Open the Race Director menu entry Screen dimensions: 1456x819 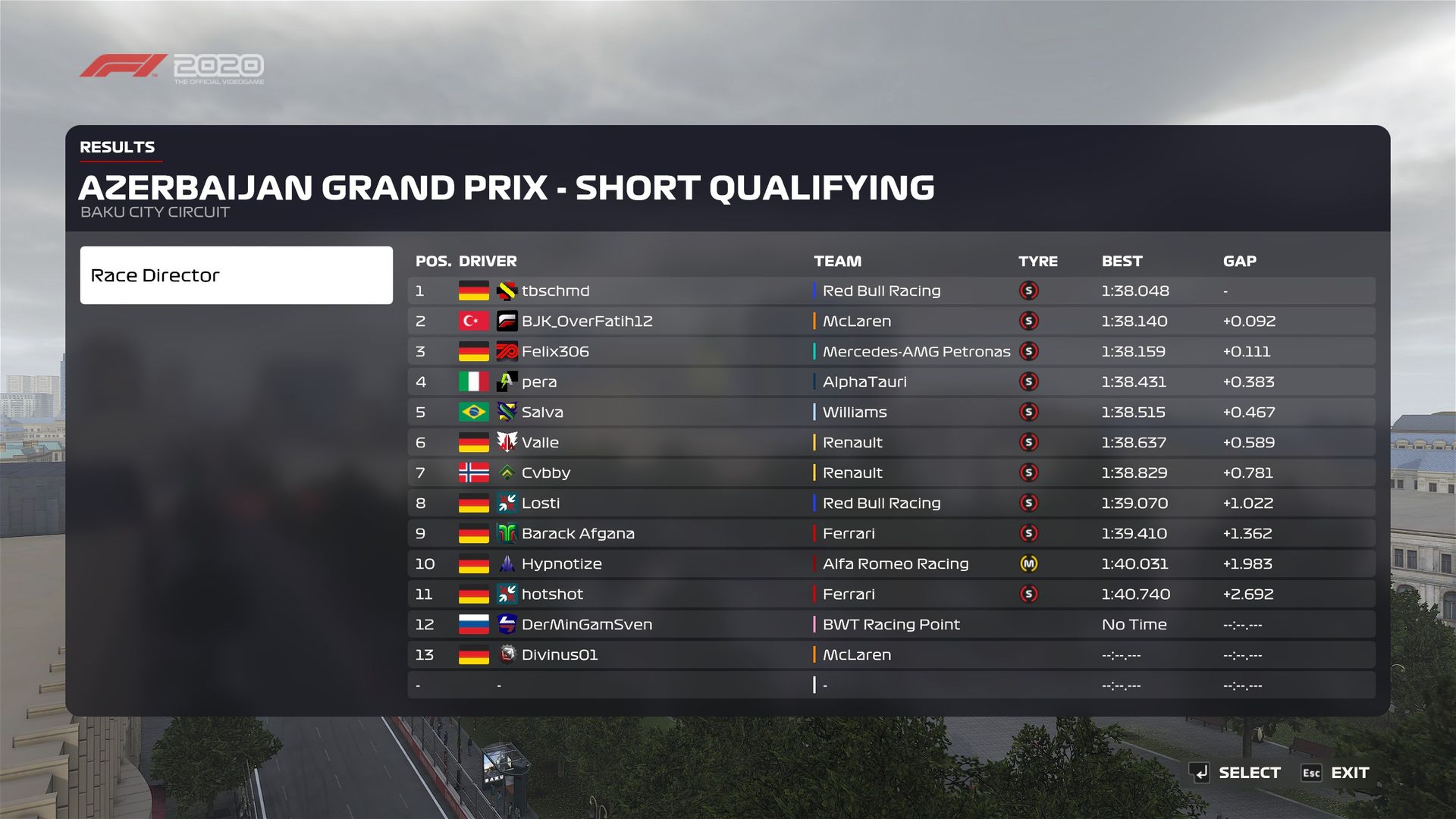click(x=236, y=275)
